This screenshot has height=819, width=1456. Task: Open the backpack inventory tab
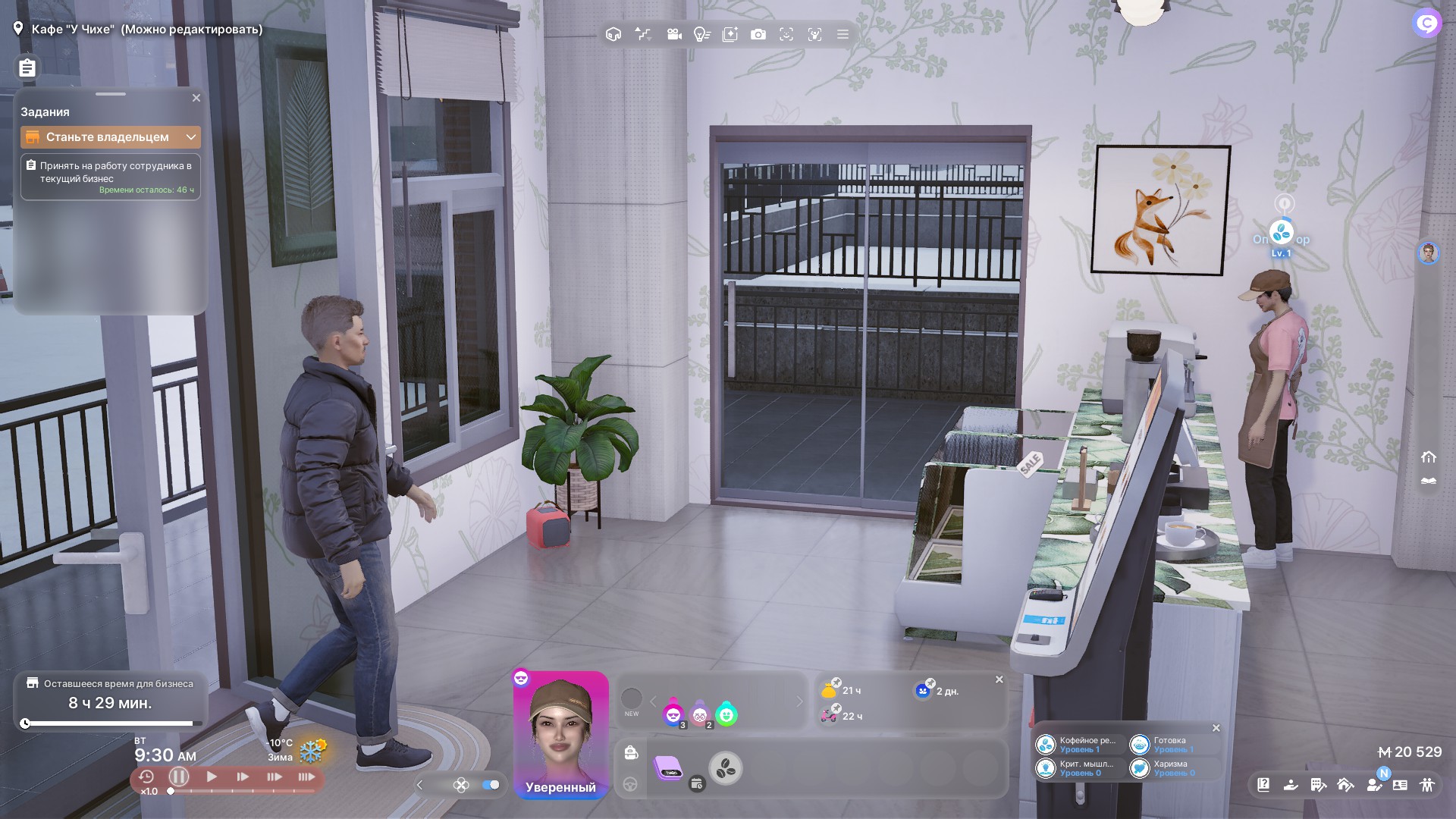pyautogui.click(x=631, y=752)
